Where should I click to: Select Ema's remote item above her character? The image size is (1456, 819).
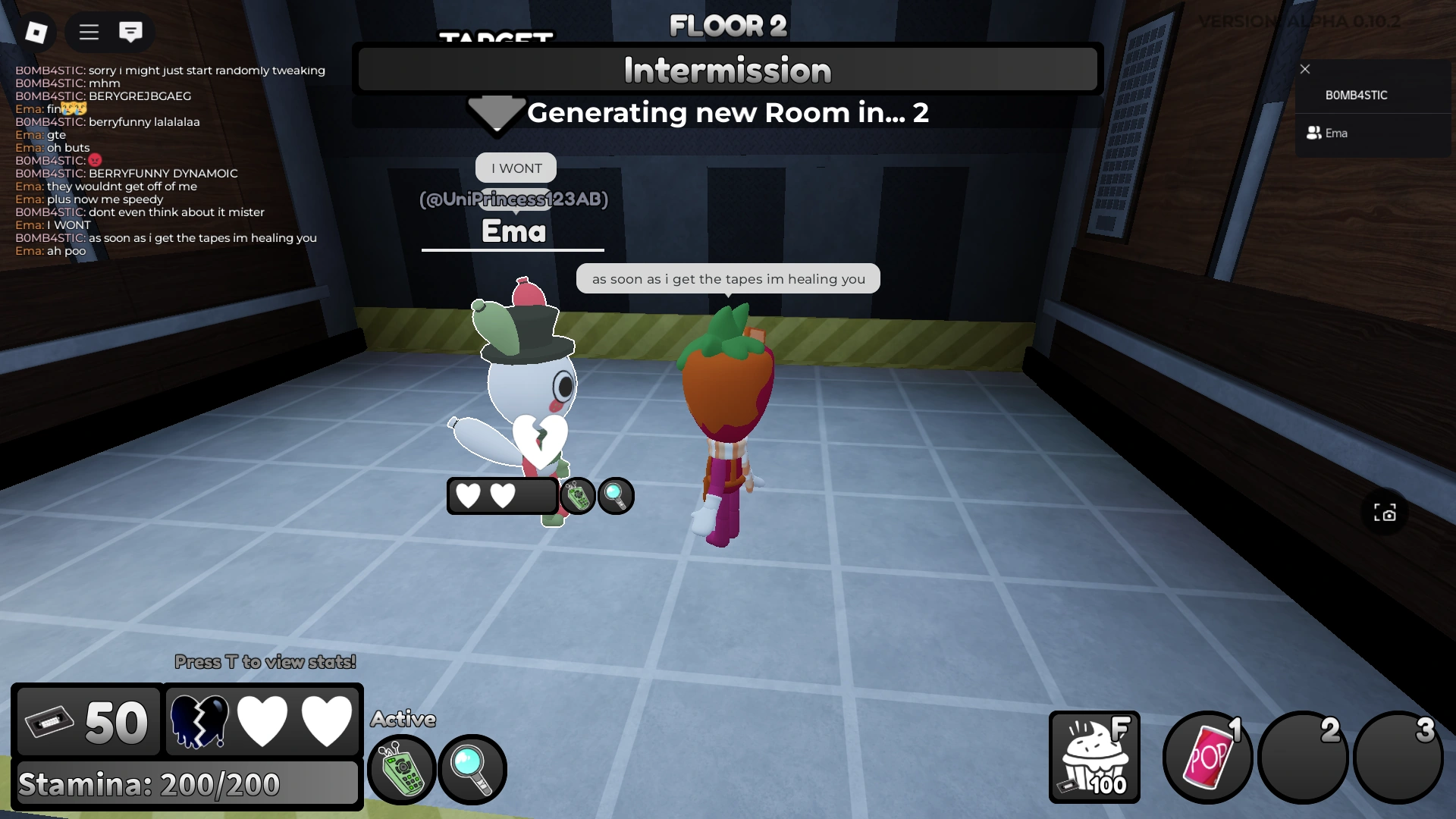578,496
